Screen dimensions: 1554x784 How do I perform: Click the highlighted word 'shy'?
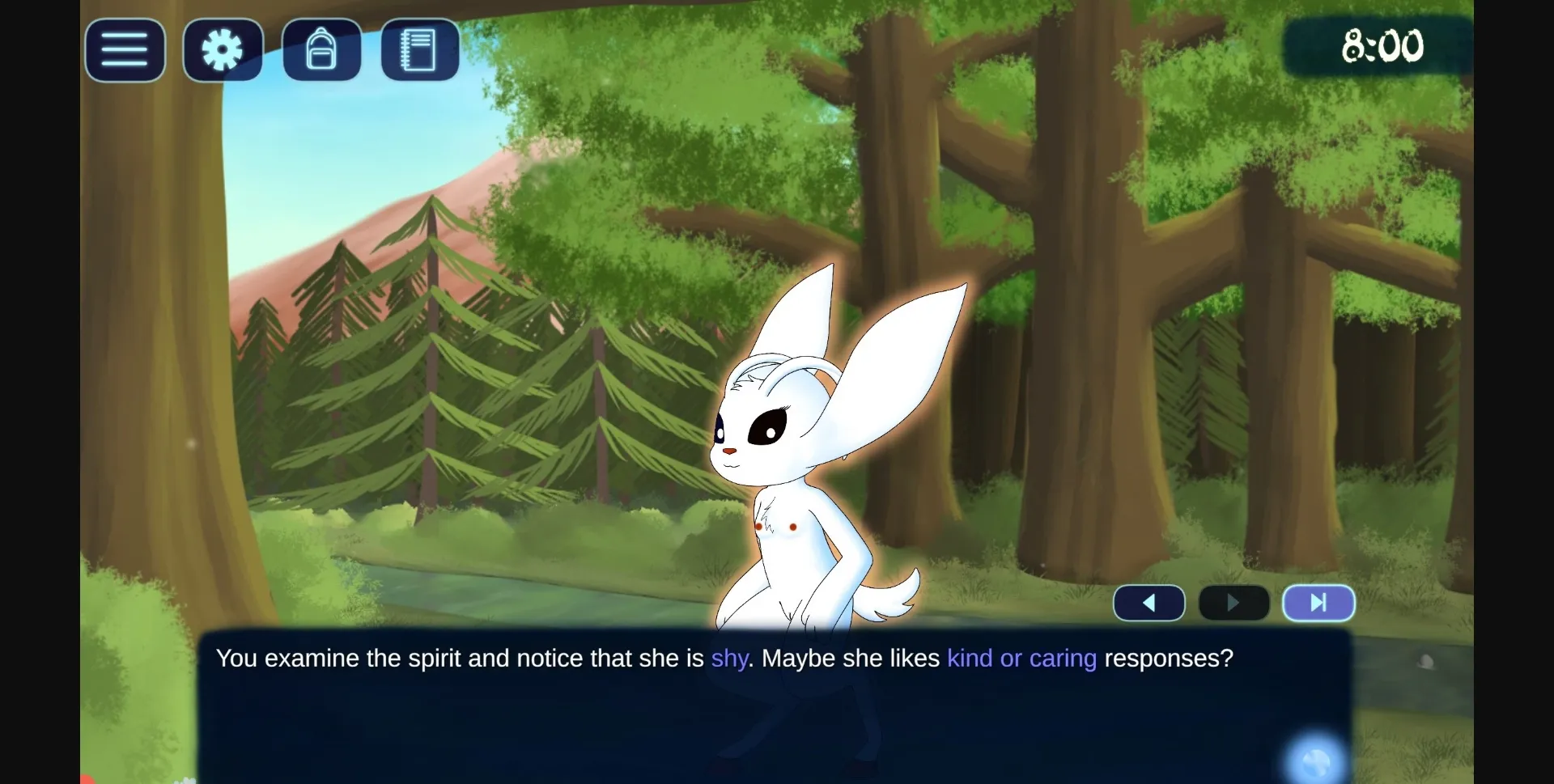pyautogui.click(x=729, y=659)
